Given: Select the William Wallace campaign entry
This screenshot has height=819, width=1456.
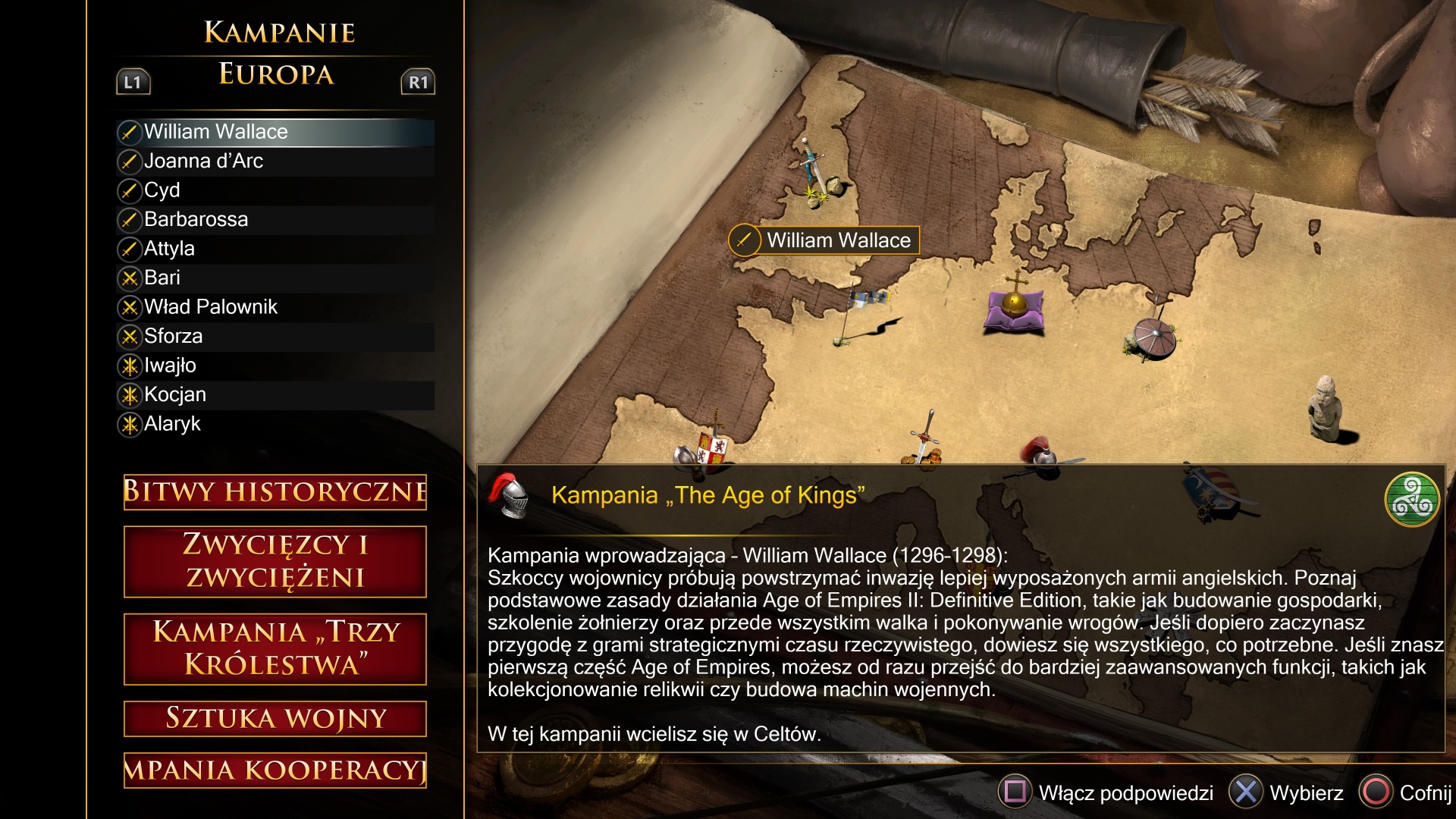Looking at the screenshot, I should tap(215, 132).
